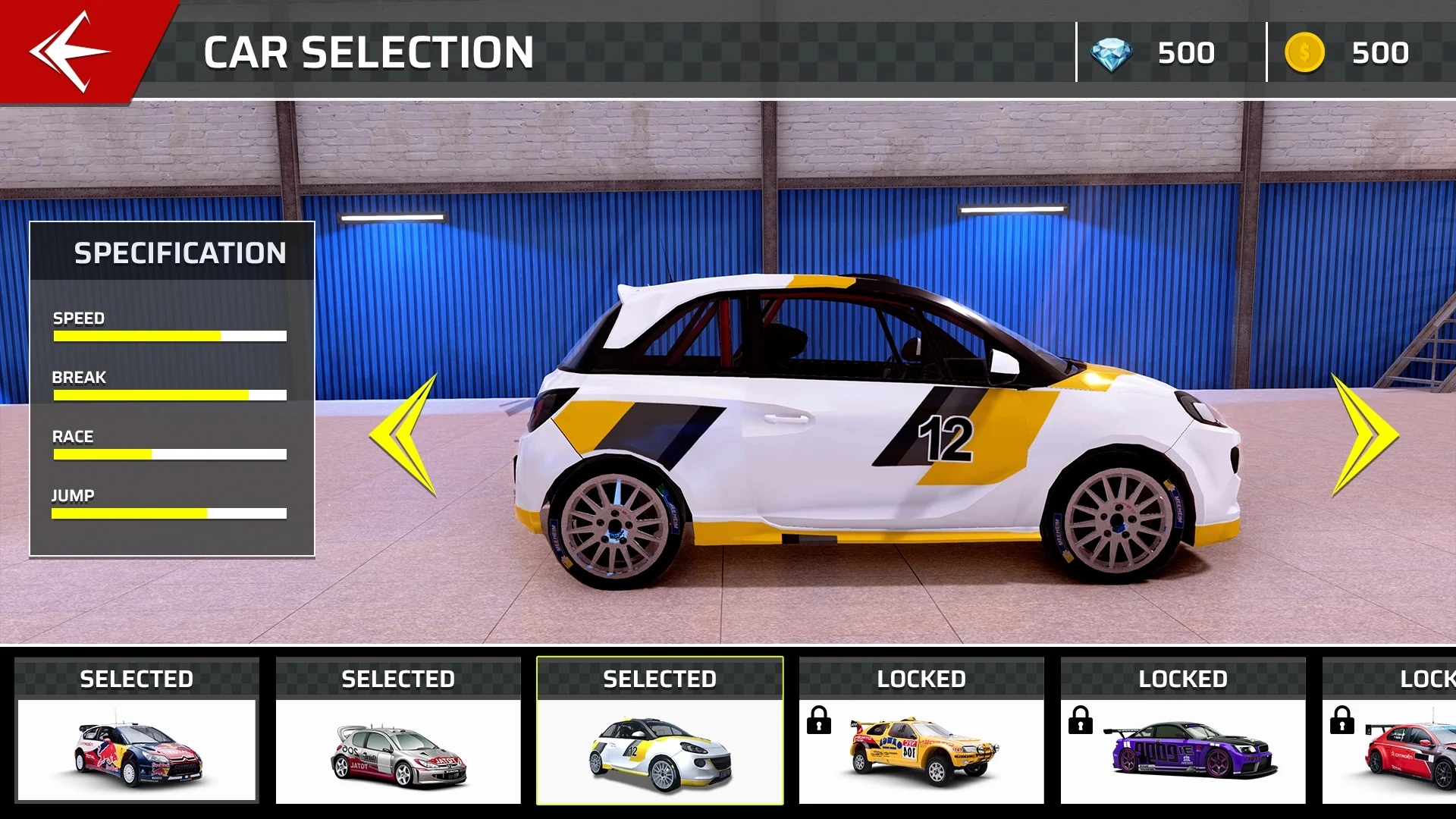Choose the silver hatchback car thumbnail
The image size is (1456, 819).
(398, 749)
